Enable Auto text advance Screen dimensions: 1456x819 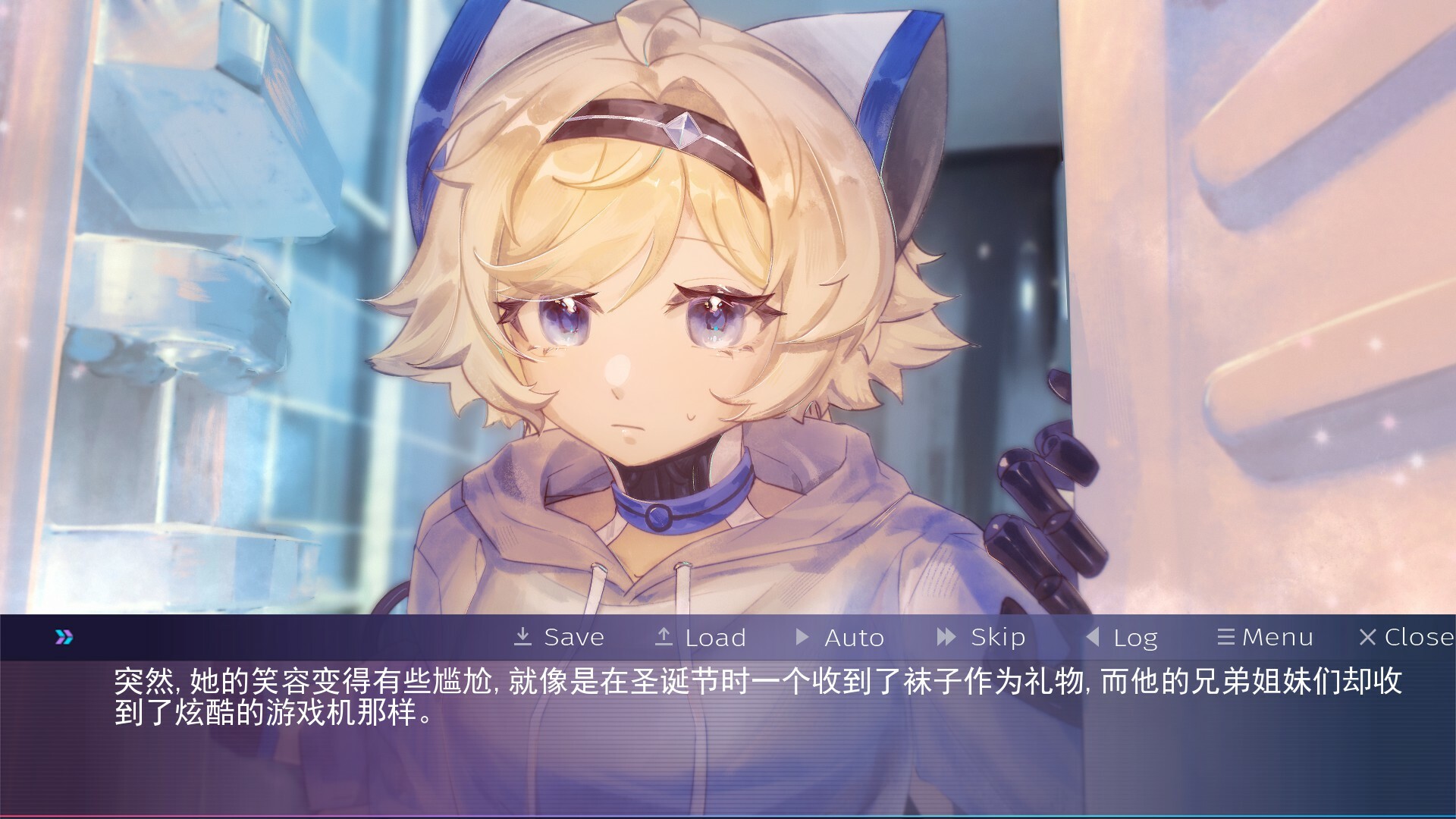(839, 637)
